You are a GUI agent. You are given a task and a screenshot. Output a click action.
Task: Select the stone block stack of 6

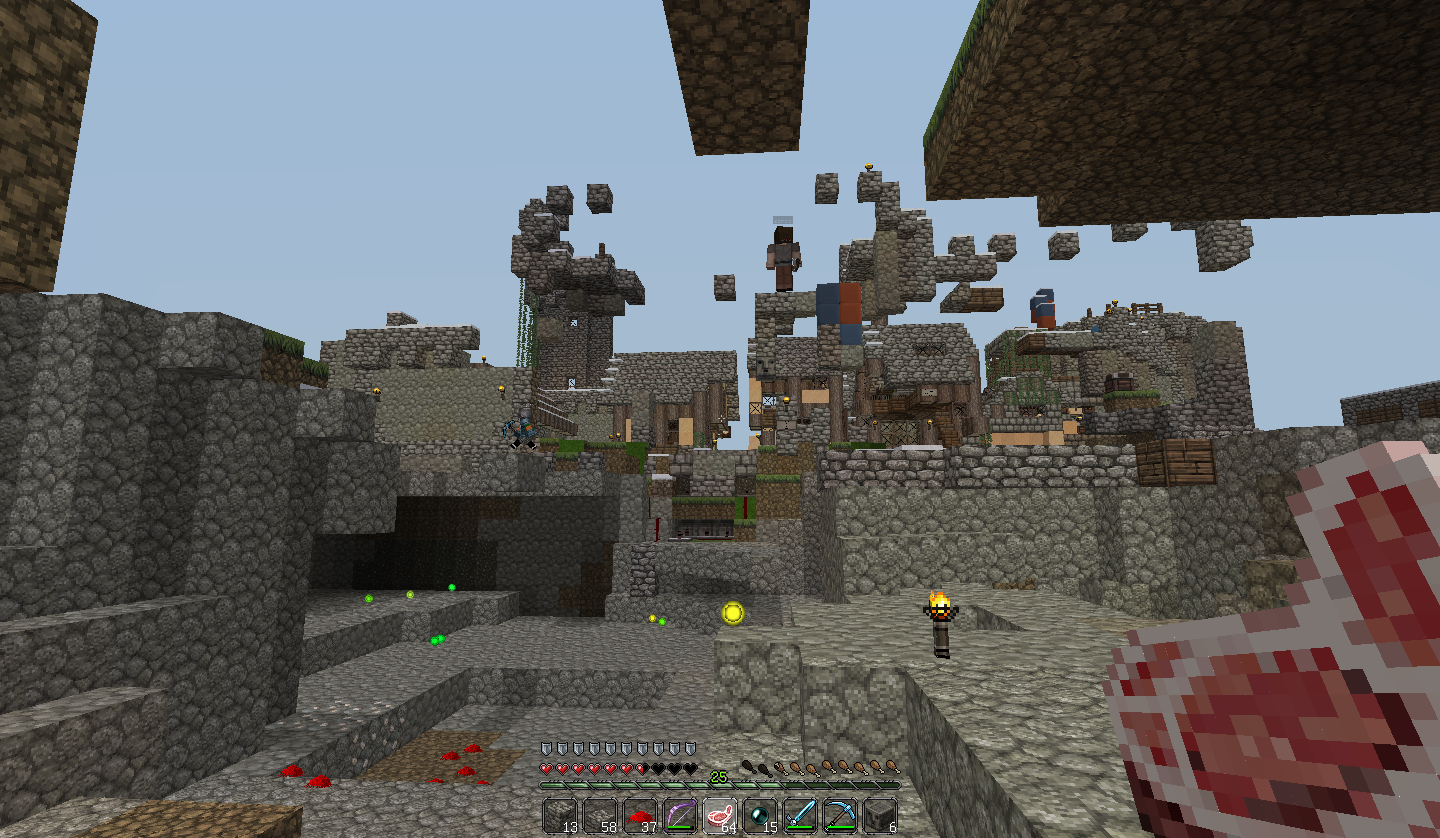pyautogui.click(x=880, y=816)
